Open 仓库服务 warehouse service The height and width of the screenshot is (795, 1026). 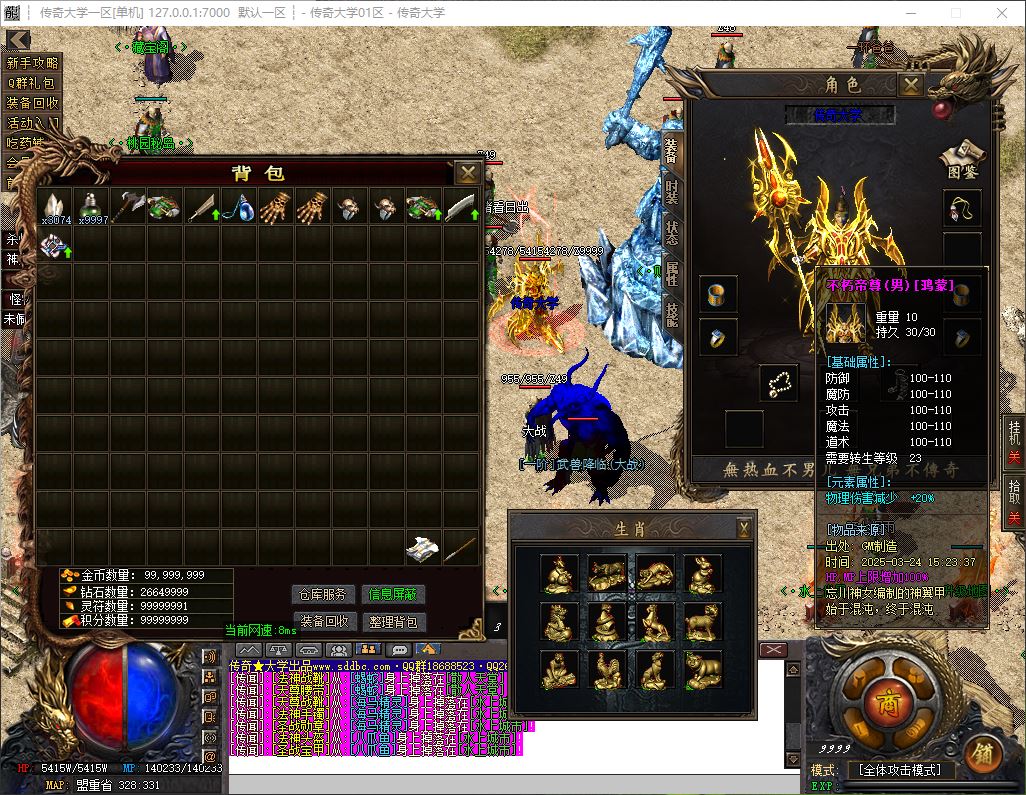pyautogui.click(x=324, y=594)
